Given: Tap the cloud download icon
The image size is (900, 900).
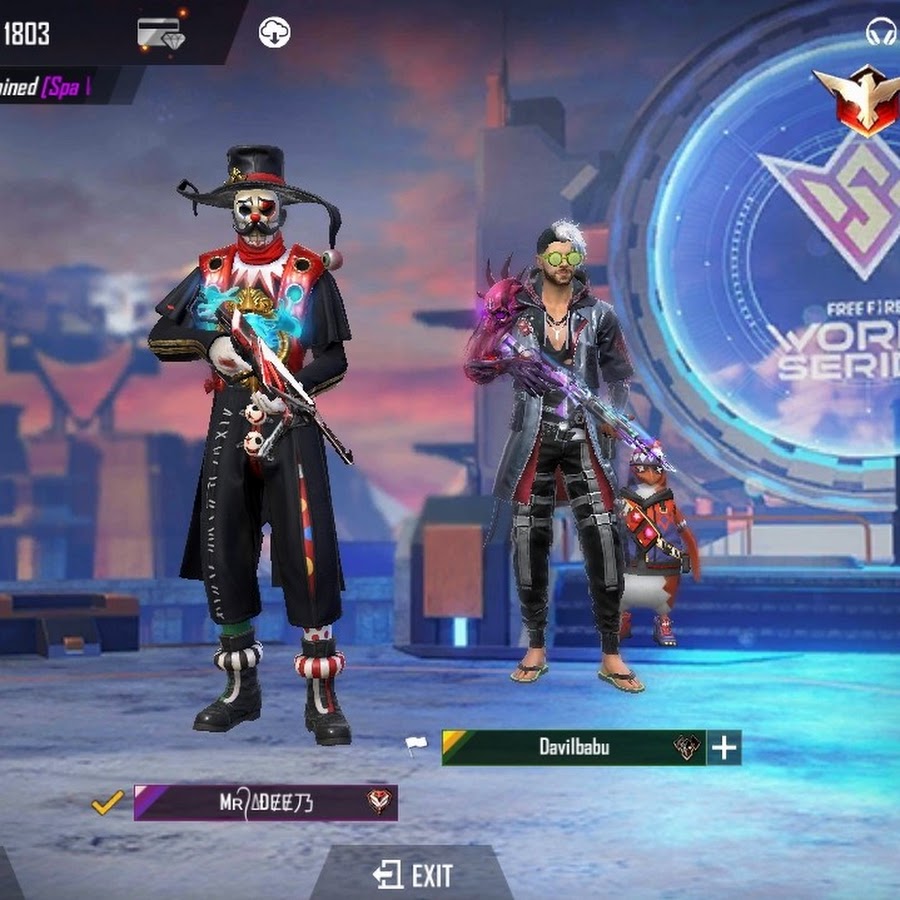Looking at the screenshot, I should 274,32.
